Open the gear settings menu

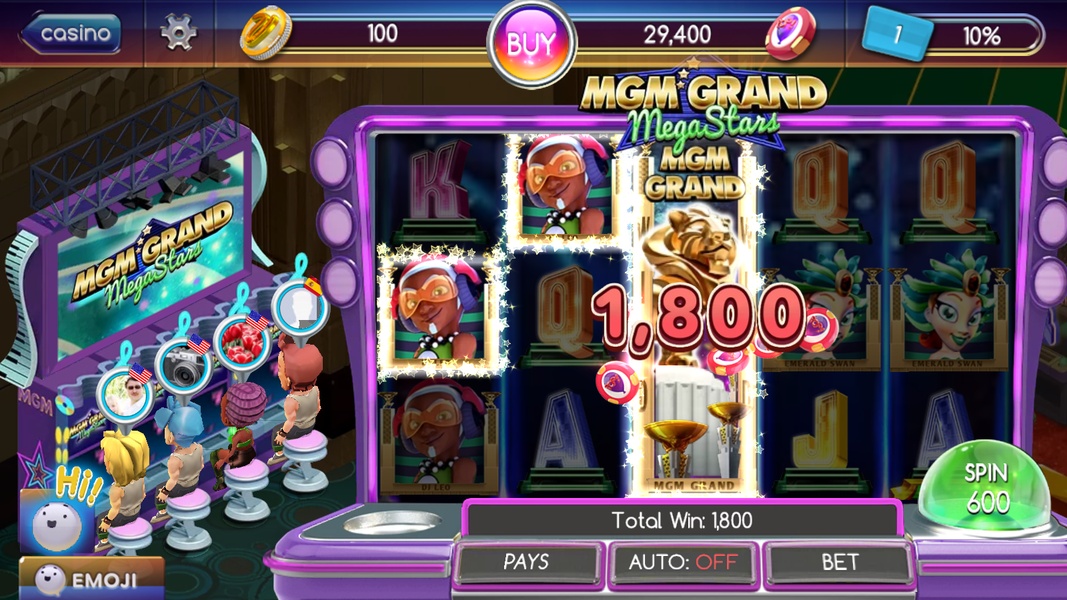[x=179, y=34]
